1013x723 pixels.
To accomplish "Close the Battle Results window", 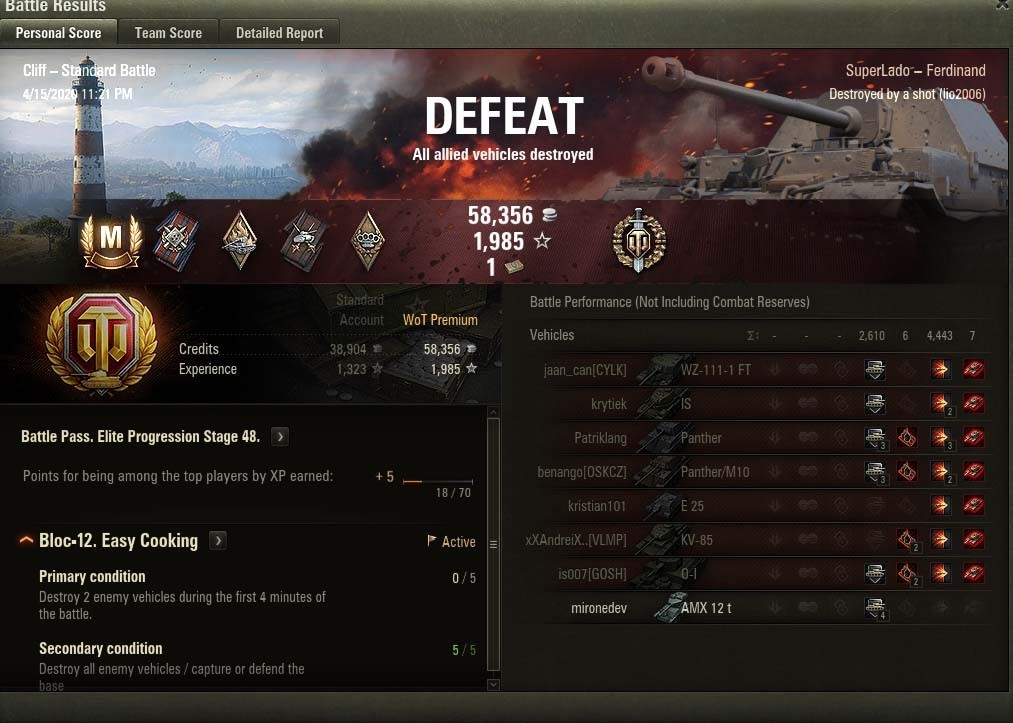I will [1002, 5].
